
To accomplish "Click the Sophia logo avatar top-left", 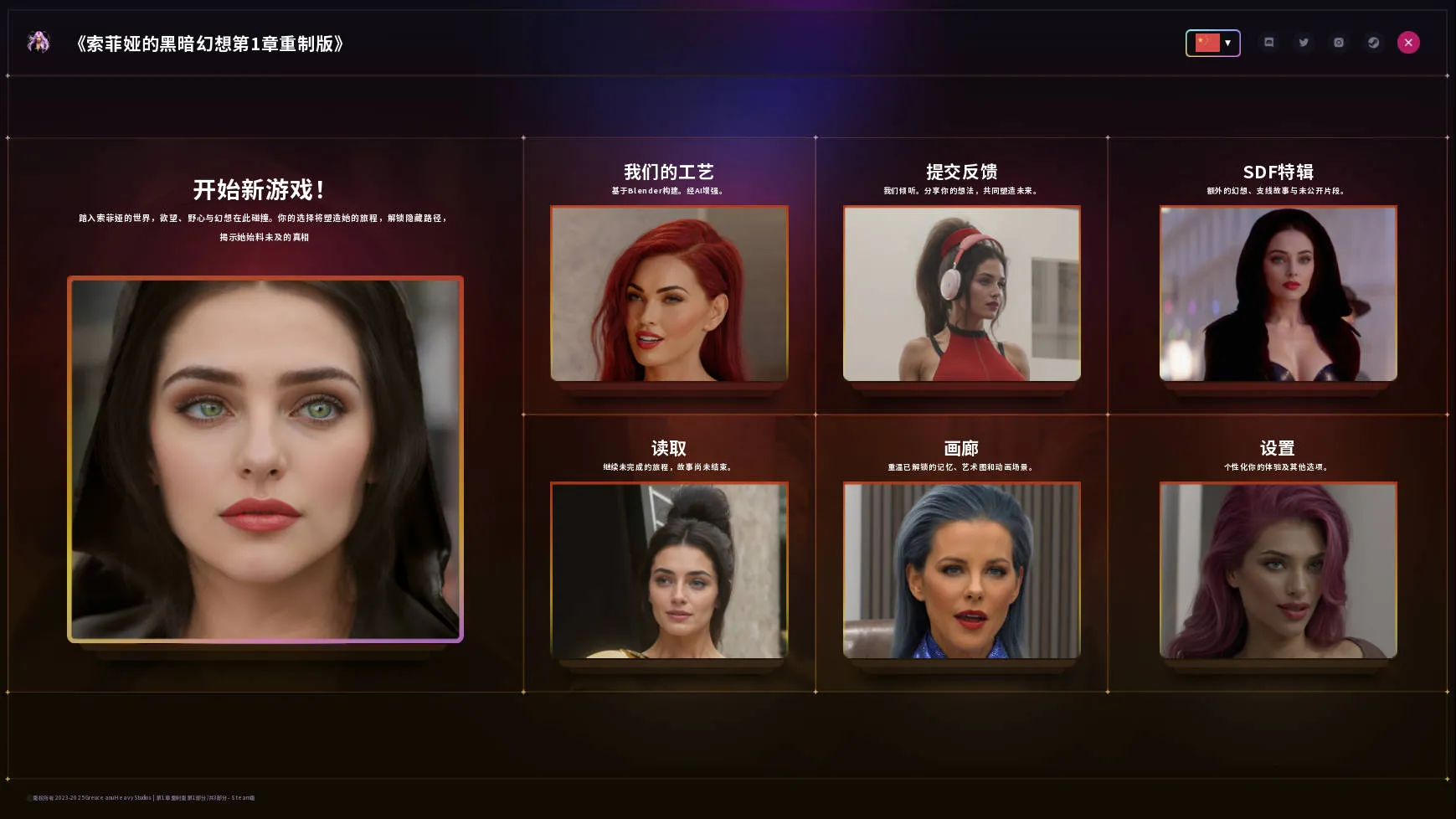I will tap(39, 42).
